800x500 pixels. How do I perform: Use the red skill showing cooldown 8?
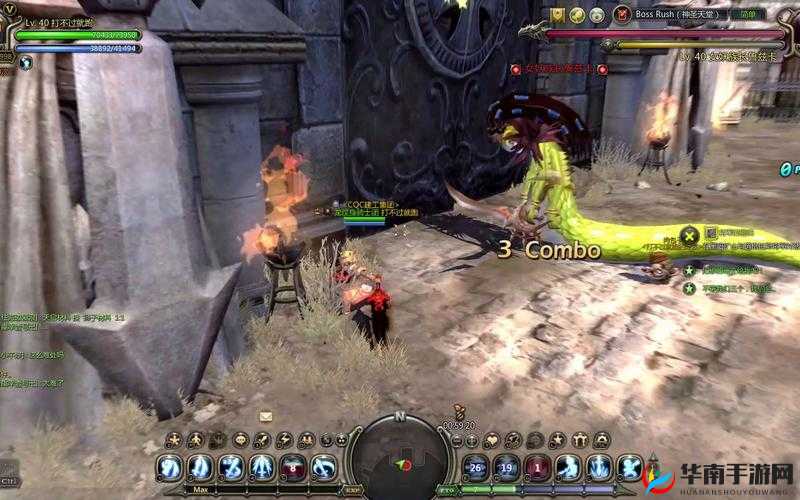pyautogui.click(x=292, y=467)
